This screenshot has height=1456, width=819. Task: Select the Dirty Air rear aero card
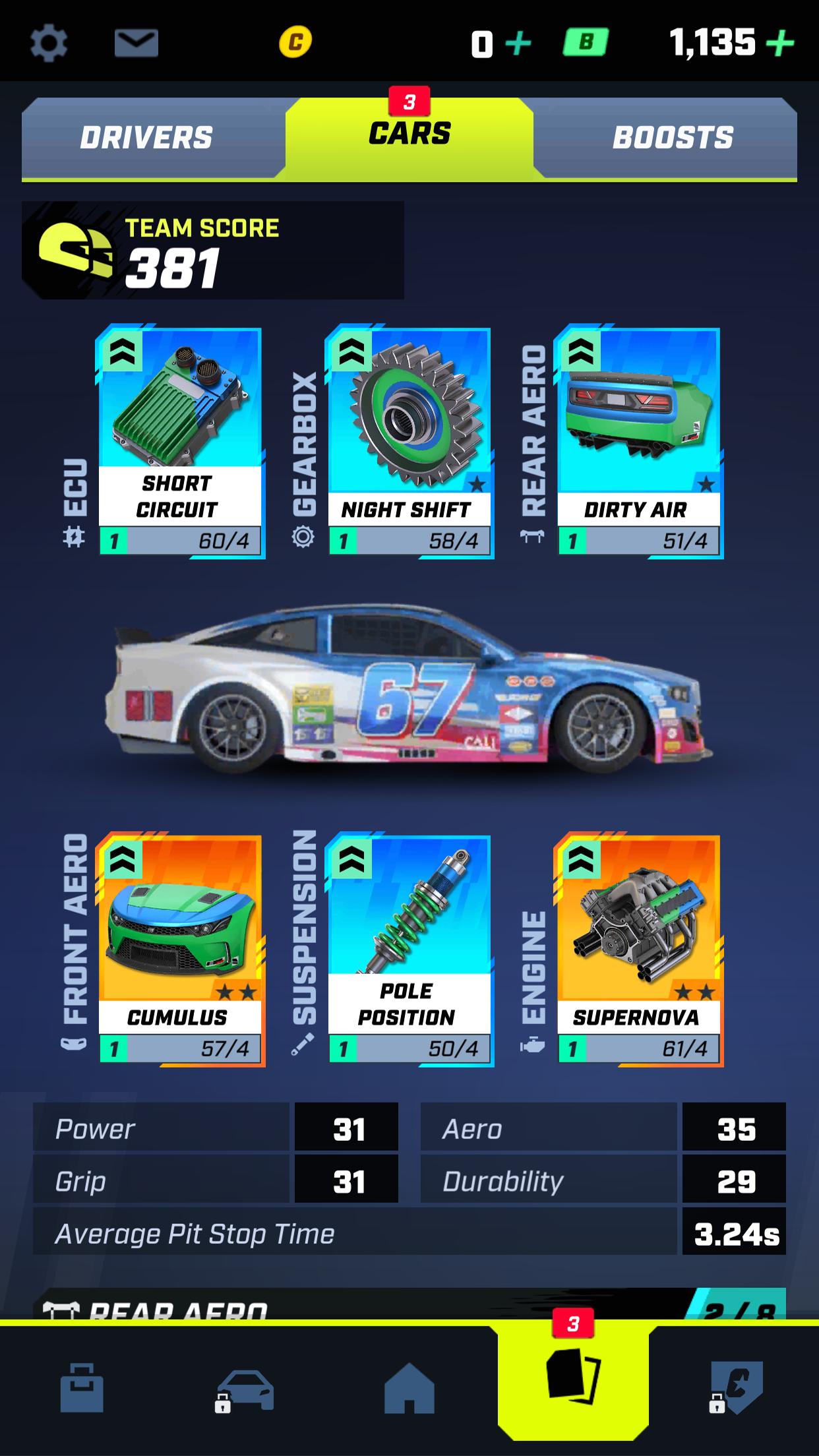coord(638,442)
